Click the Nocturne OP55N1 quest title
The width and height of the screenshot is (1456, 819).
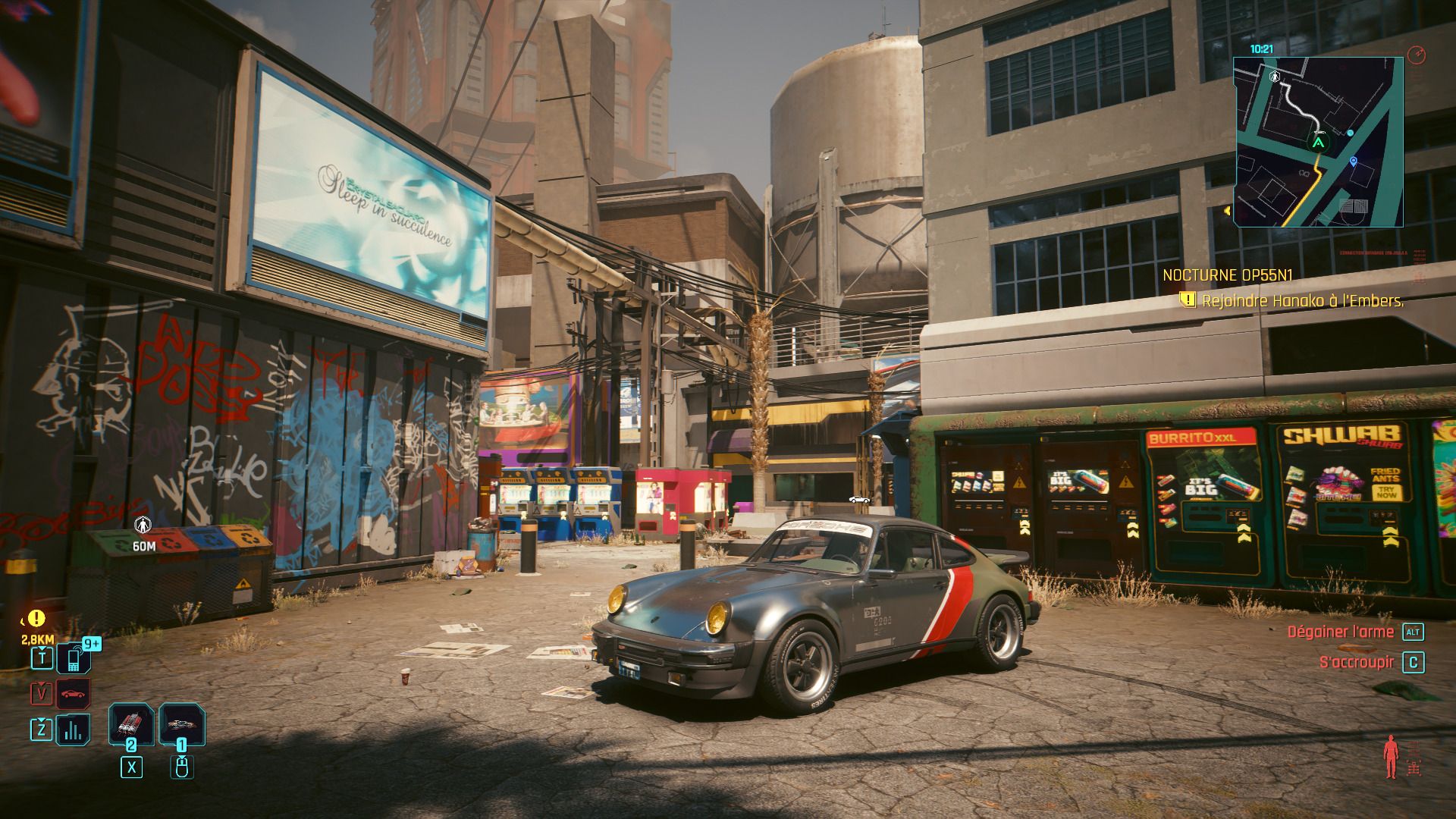click(1216, 275)
